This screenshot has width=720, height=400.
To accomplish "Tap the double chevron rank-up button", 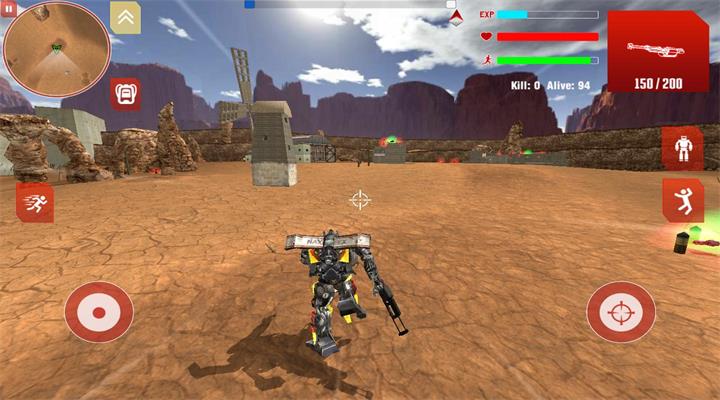I will coord(125,17).
